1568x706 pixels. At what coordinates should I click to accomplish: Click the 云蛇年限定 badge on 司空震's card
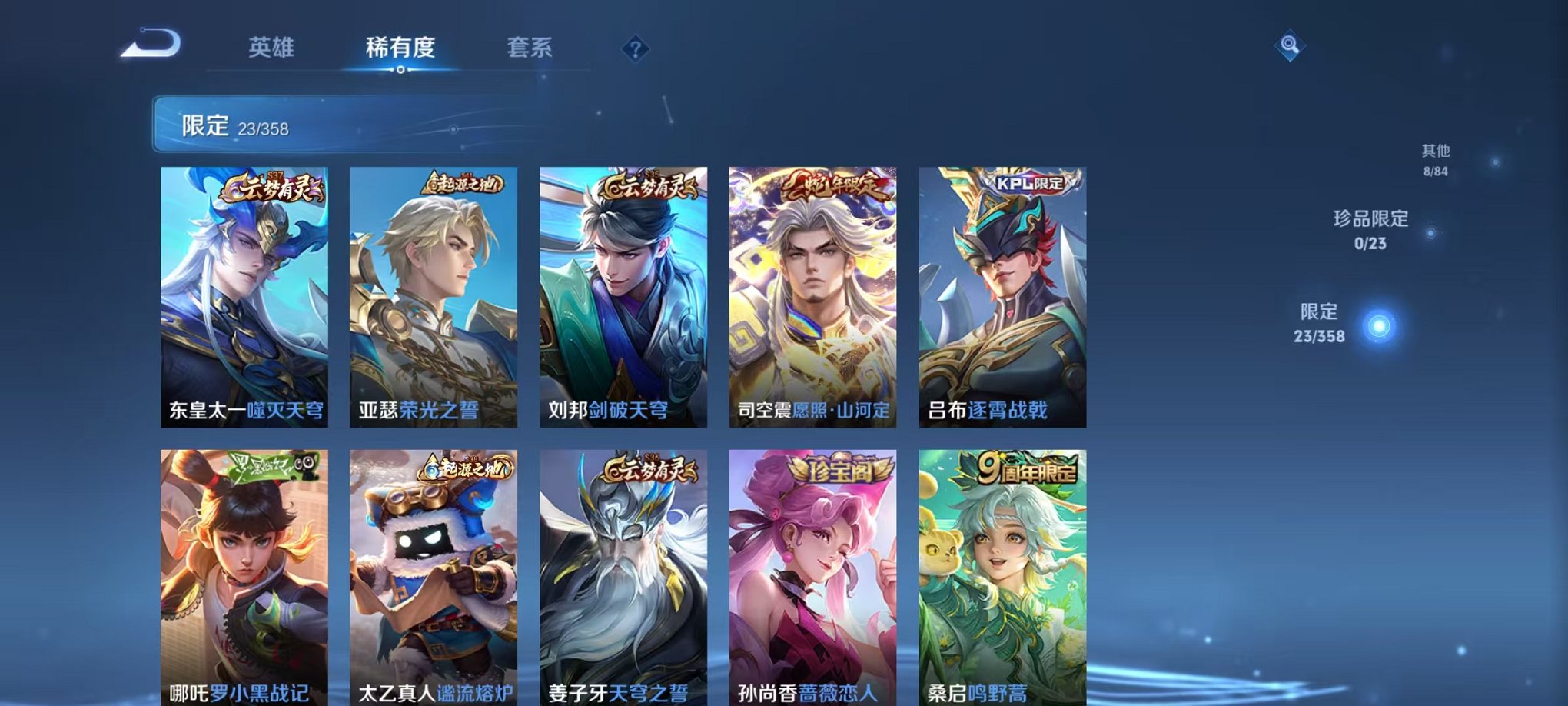click(833, 185)
